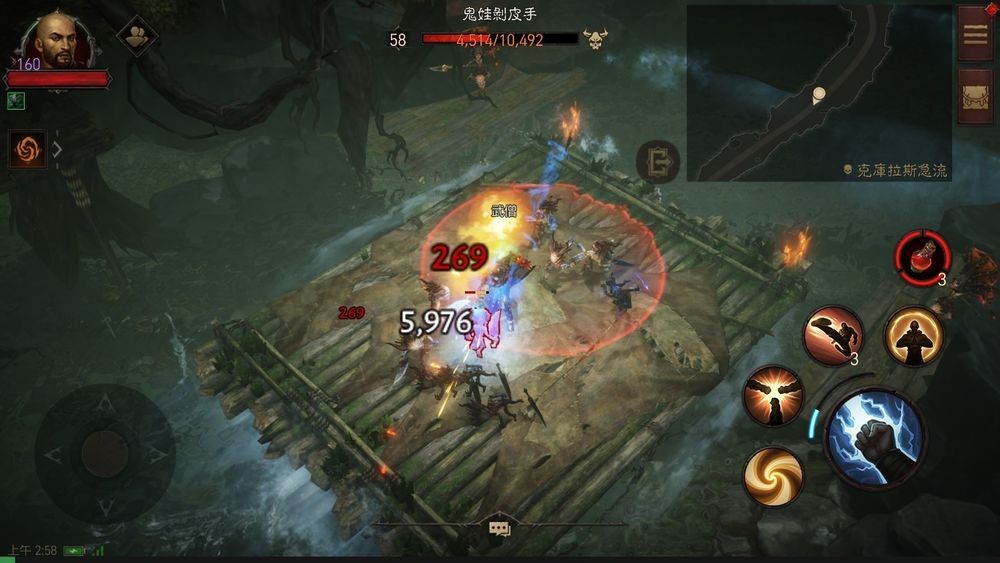Tap the green buff icon under portrait
1000x563 pixels.
(15, 101)
